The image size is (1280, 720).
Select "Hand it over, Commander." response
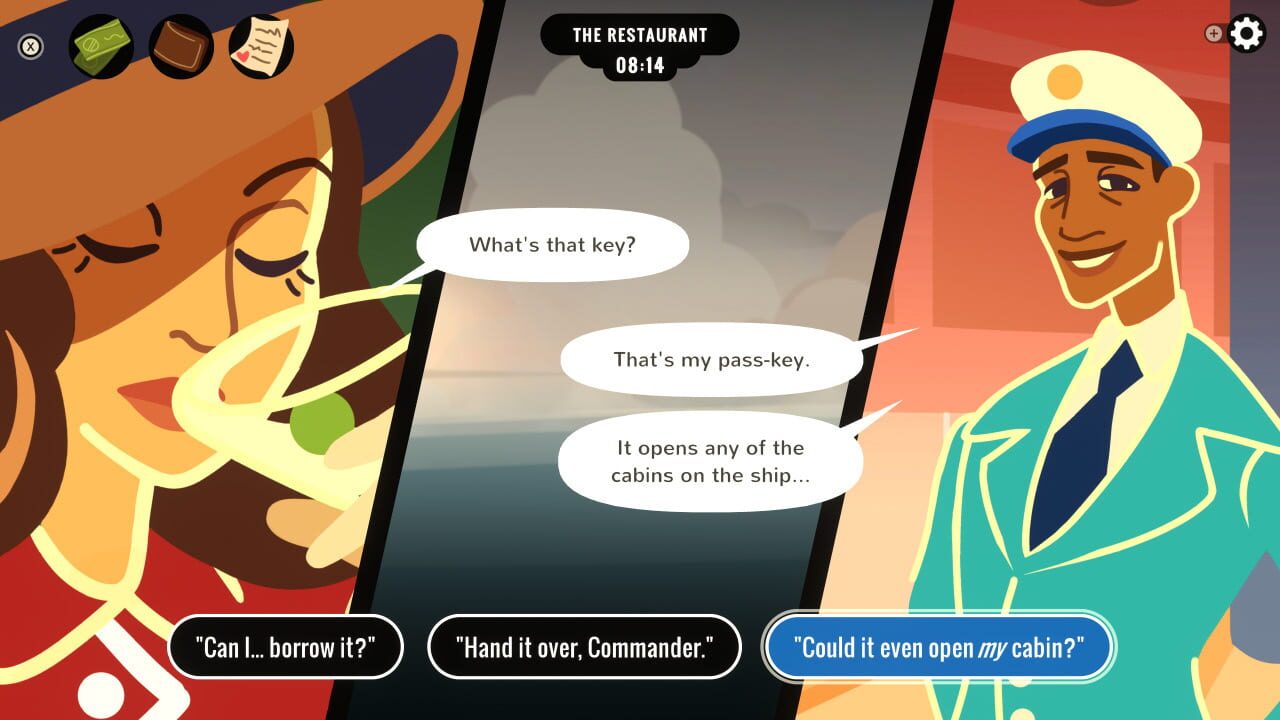pyautogui.click(x=585, y=647)
